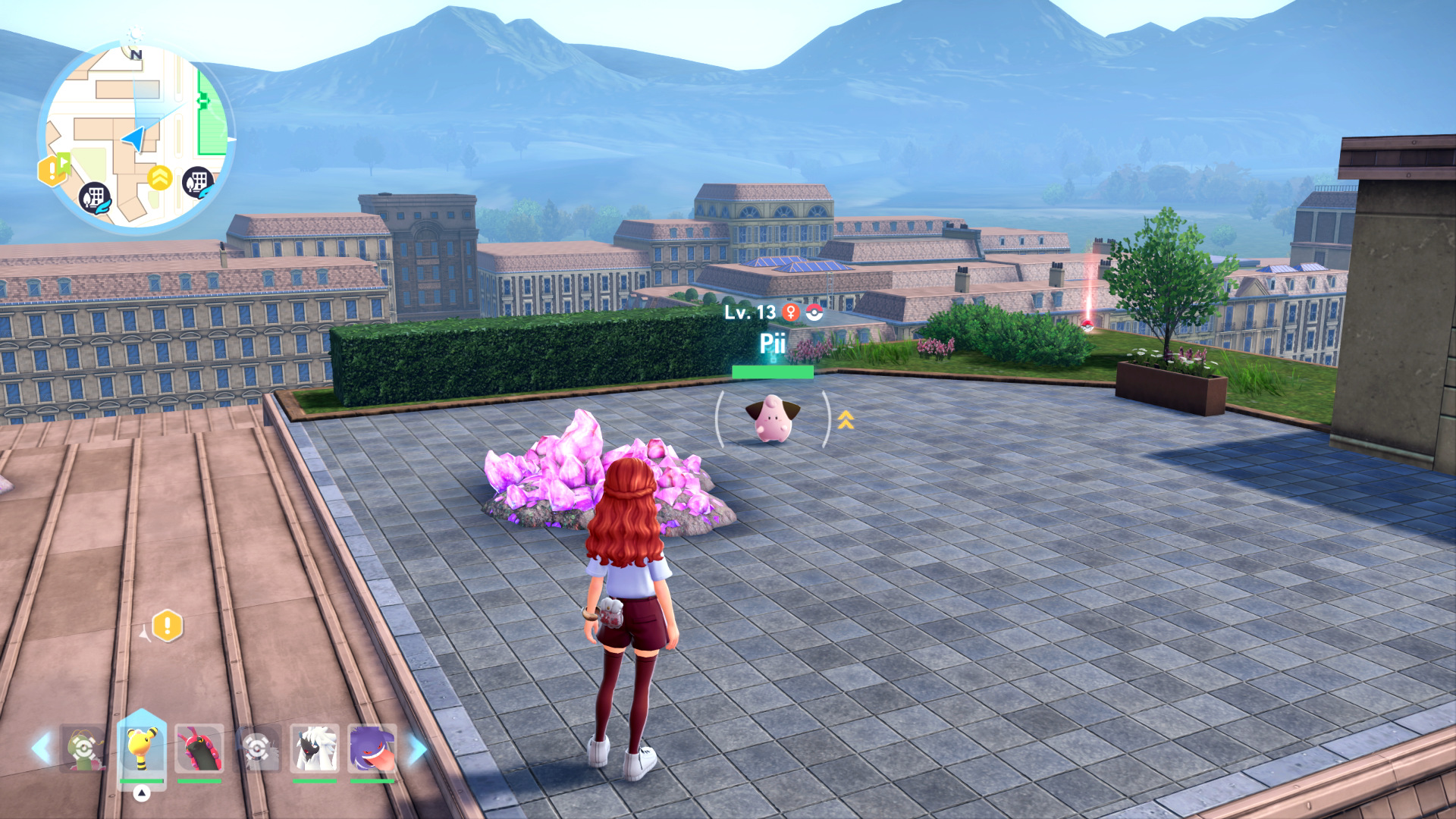Click the yellow exclamation hexagon near the roof
This screenshot has width=1456, height=819.
[x=167, y=626]
